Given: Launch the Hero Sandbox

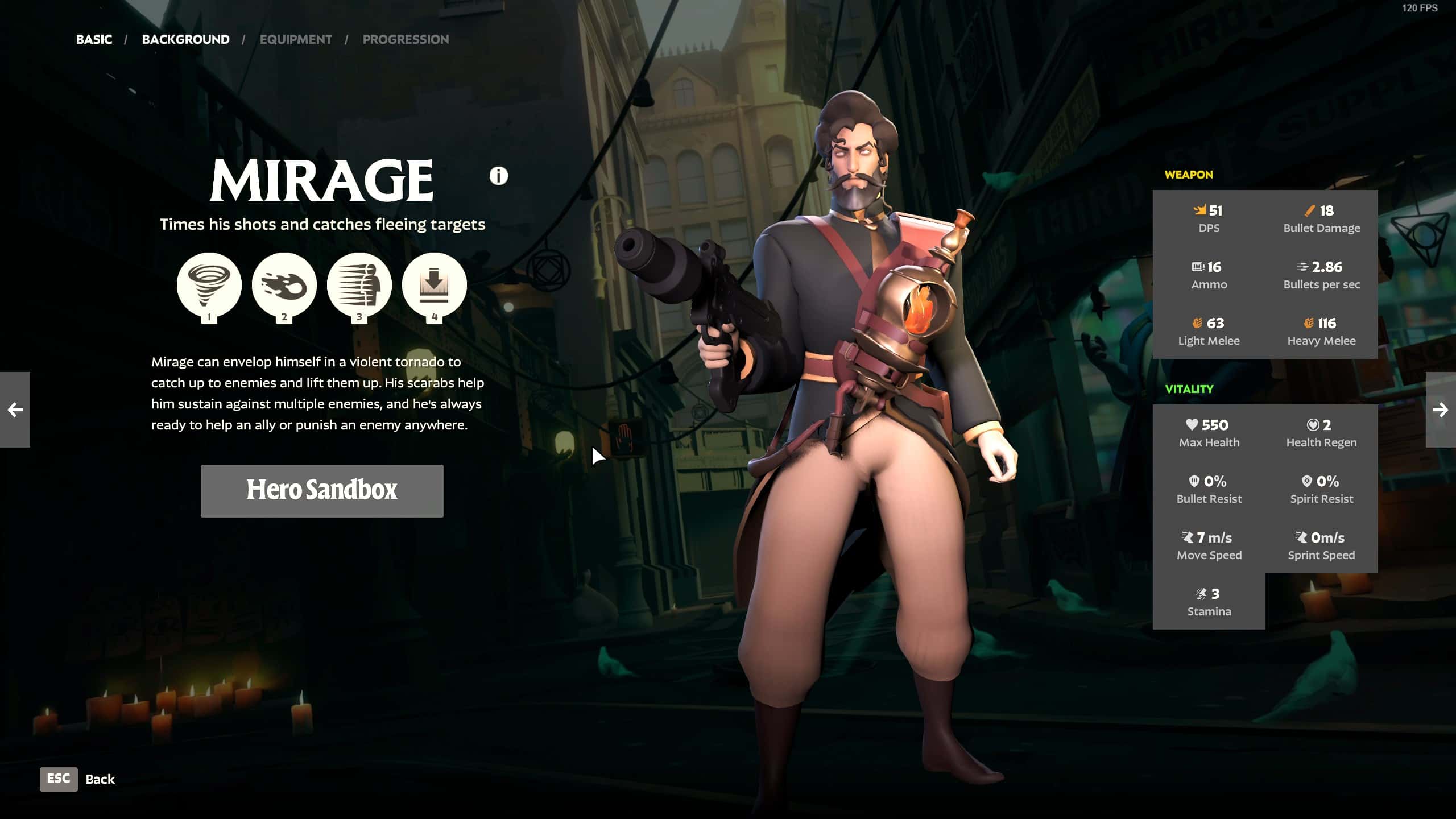Looking at the screenshot, I should (x=322, y=490).
